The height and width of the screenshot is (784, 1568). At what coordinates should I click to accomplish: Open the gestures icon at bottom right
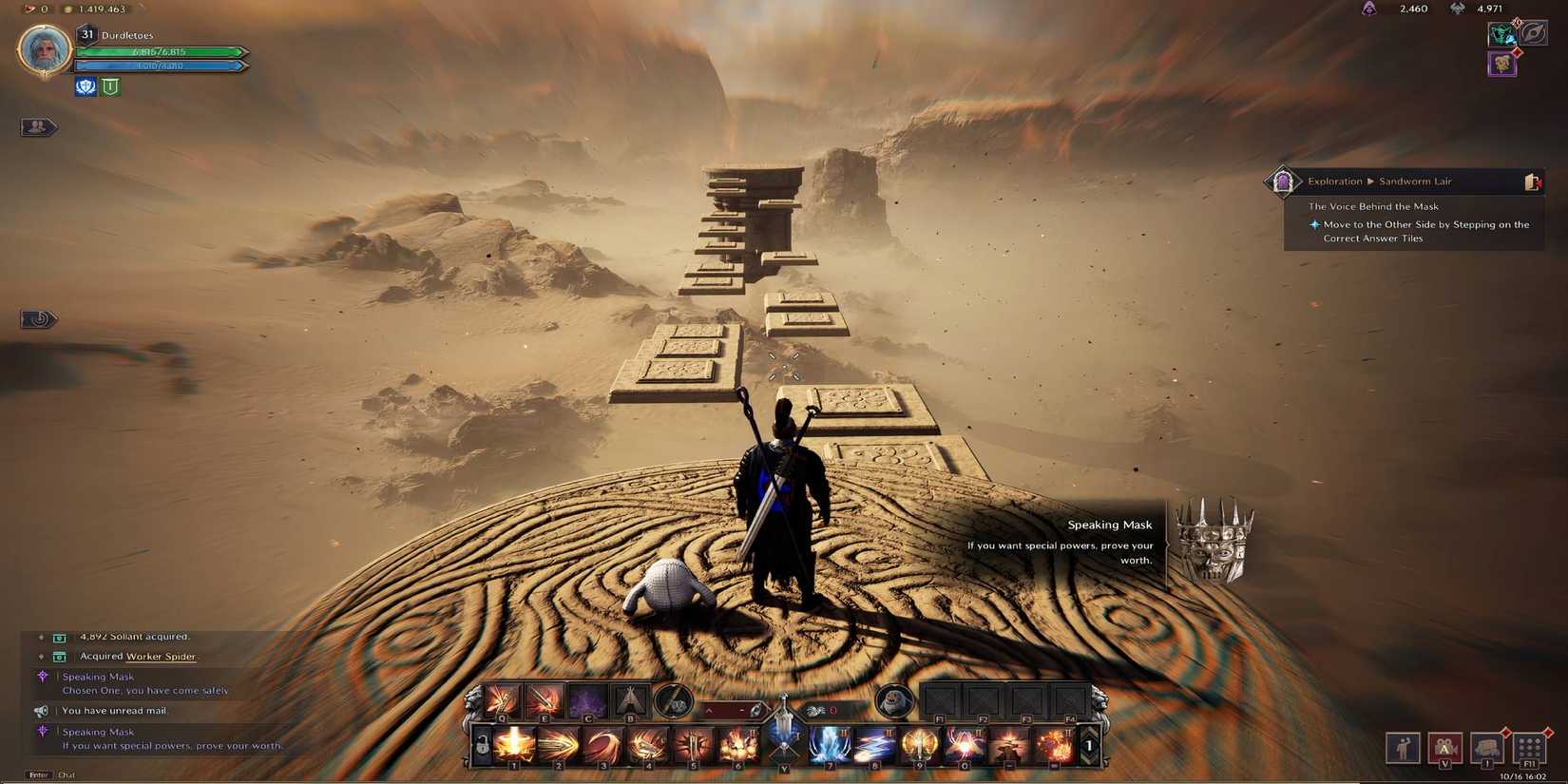(1404, 748)
